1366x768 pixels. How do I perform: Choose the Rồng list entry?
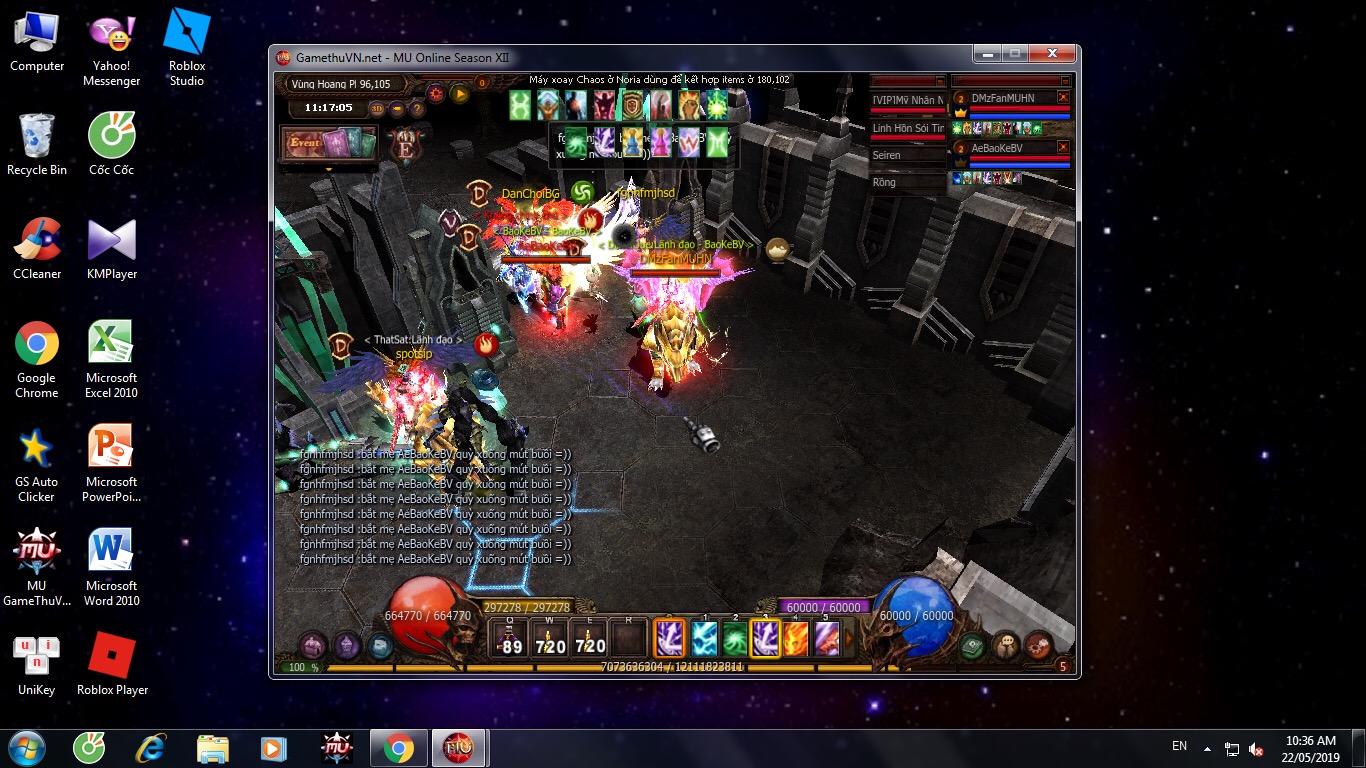[907, 182]
